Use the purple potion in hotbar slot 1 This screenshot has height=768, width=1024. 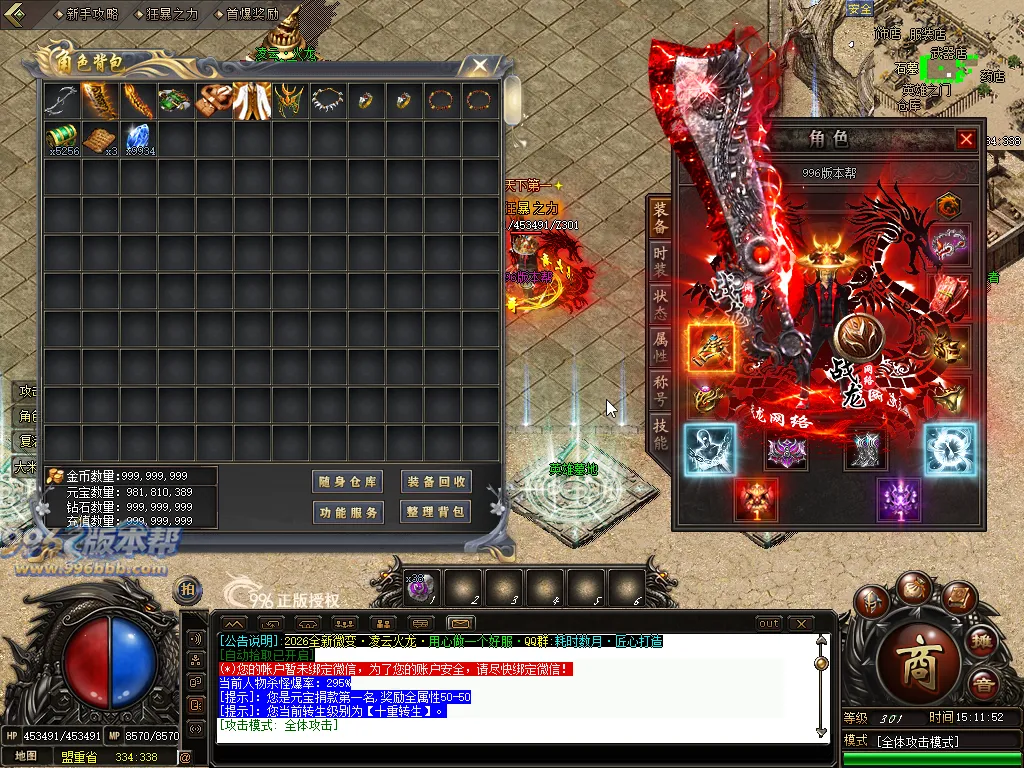tap(420, 588)
